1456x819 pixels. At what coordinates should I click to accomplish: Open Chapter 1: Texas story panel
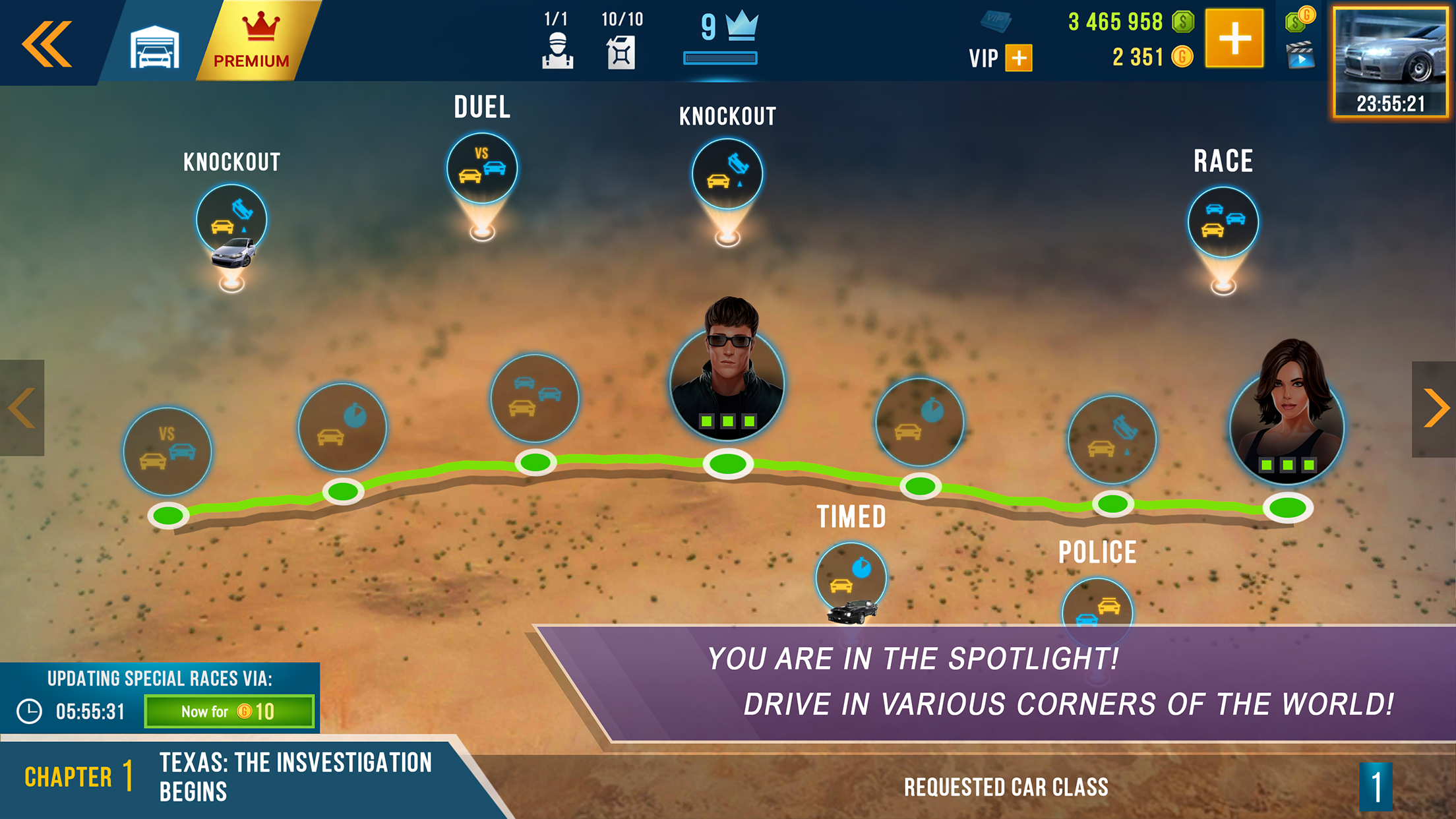(231, 778)
